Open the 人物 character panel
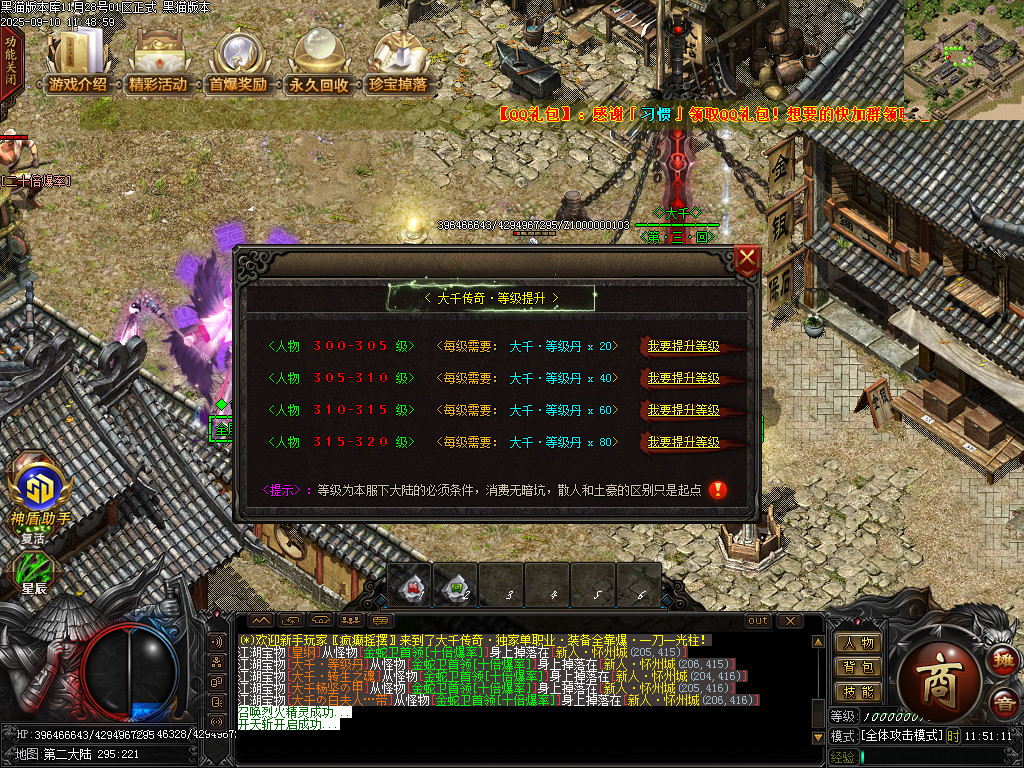The width and height of the screenshot is (1024, 768). [x=858, y=643]
